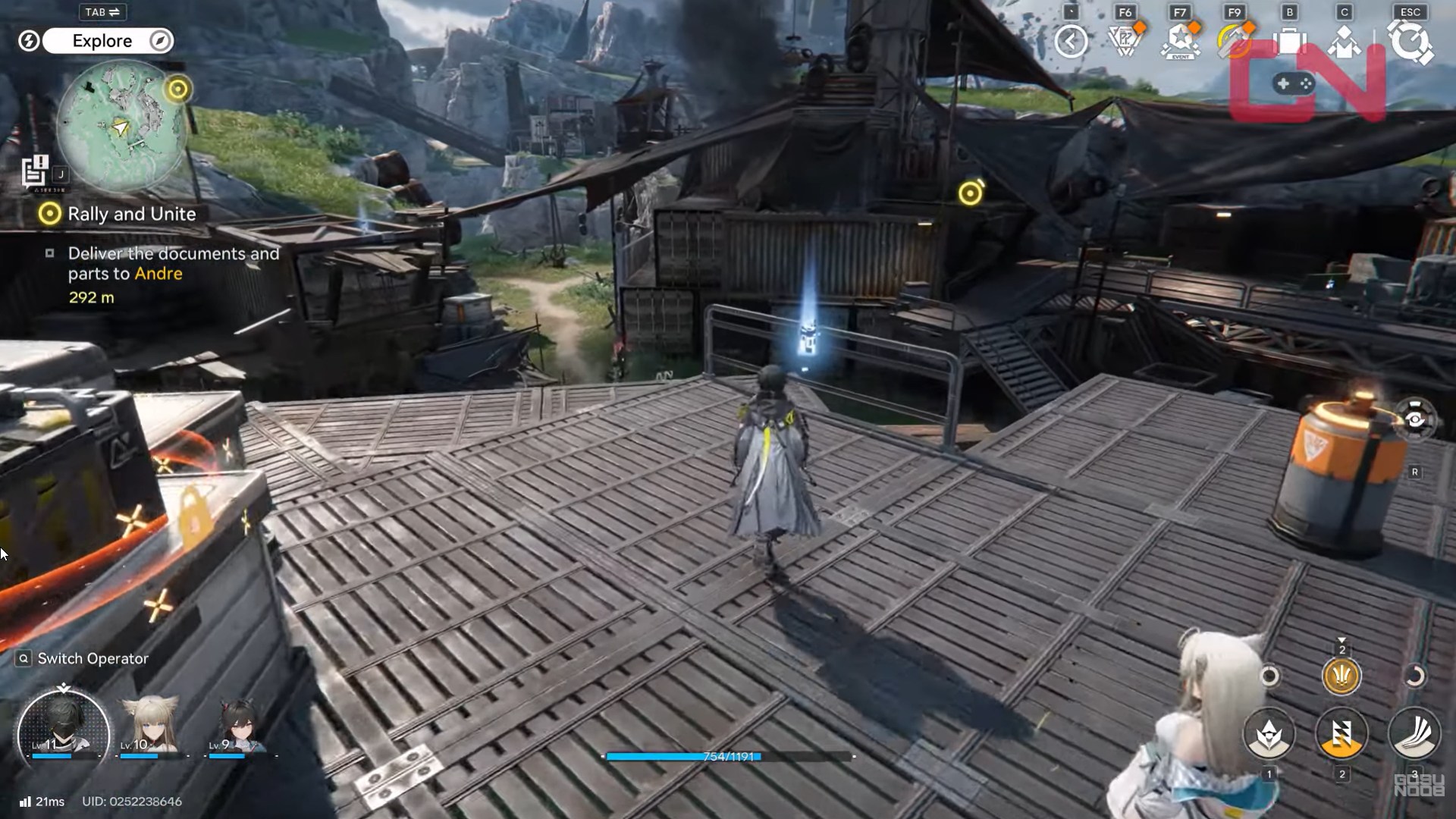Open the main system menu ring icon
Viewport: 1456px width, 819px height.
1410,41
